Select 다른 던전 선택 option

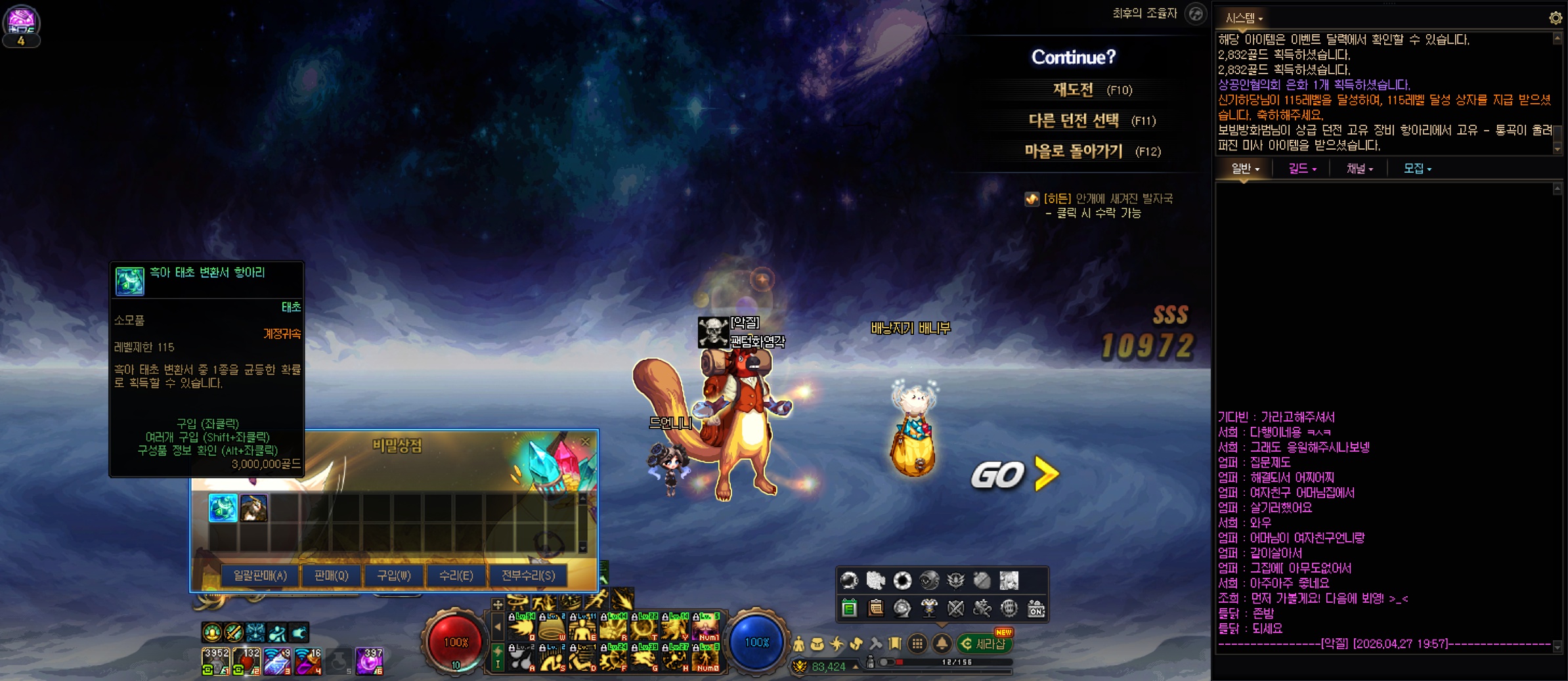tap(1074, 120)
